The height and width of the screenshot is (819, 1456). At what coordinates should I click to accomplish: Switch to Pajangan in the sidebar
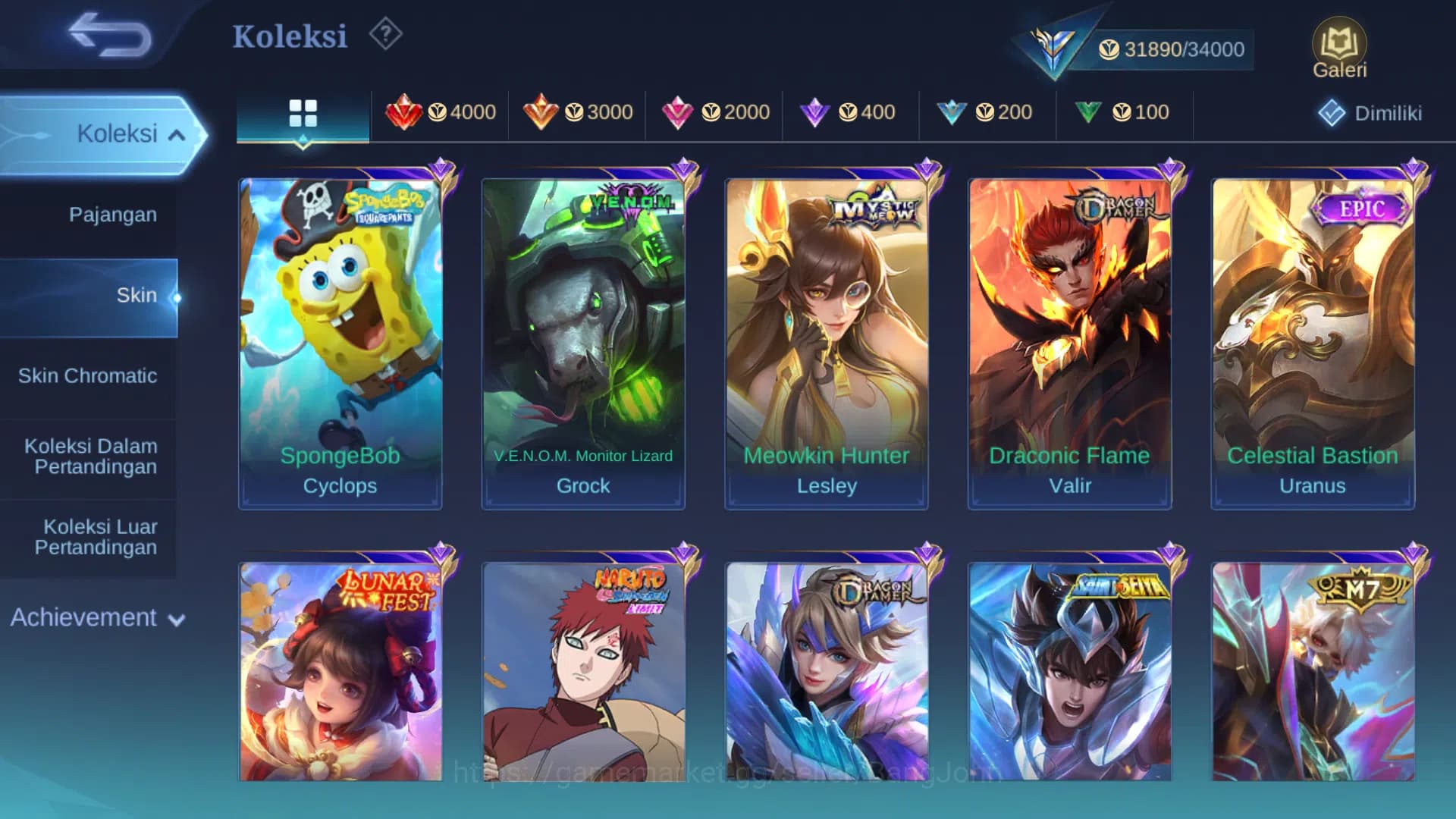[114, 215]
